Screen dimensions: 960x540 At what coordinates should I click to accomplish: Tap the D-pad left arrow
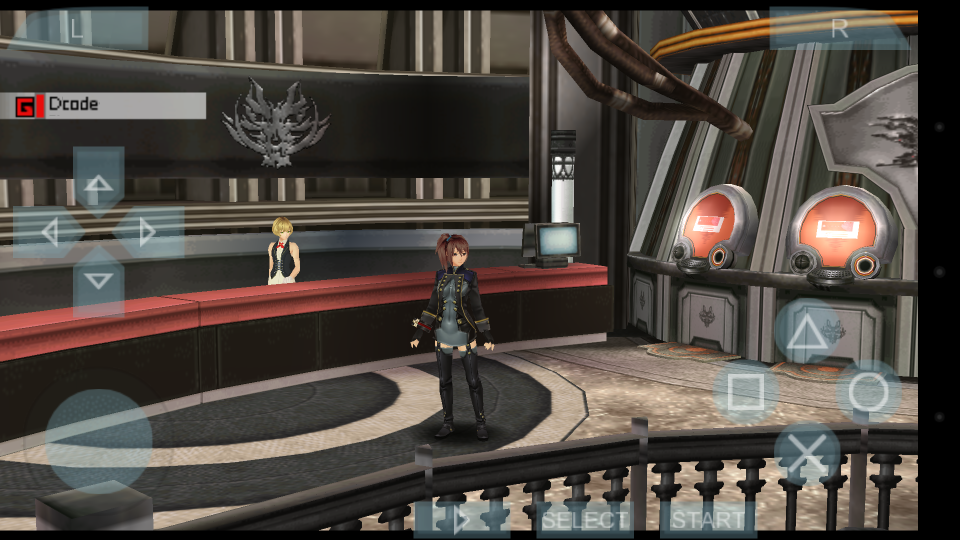49,232
